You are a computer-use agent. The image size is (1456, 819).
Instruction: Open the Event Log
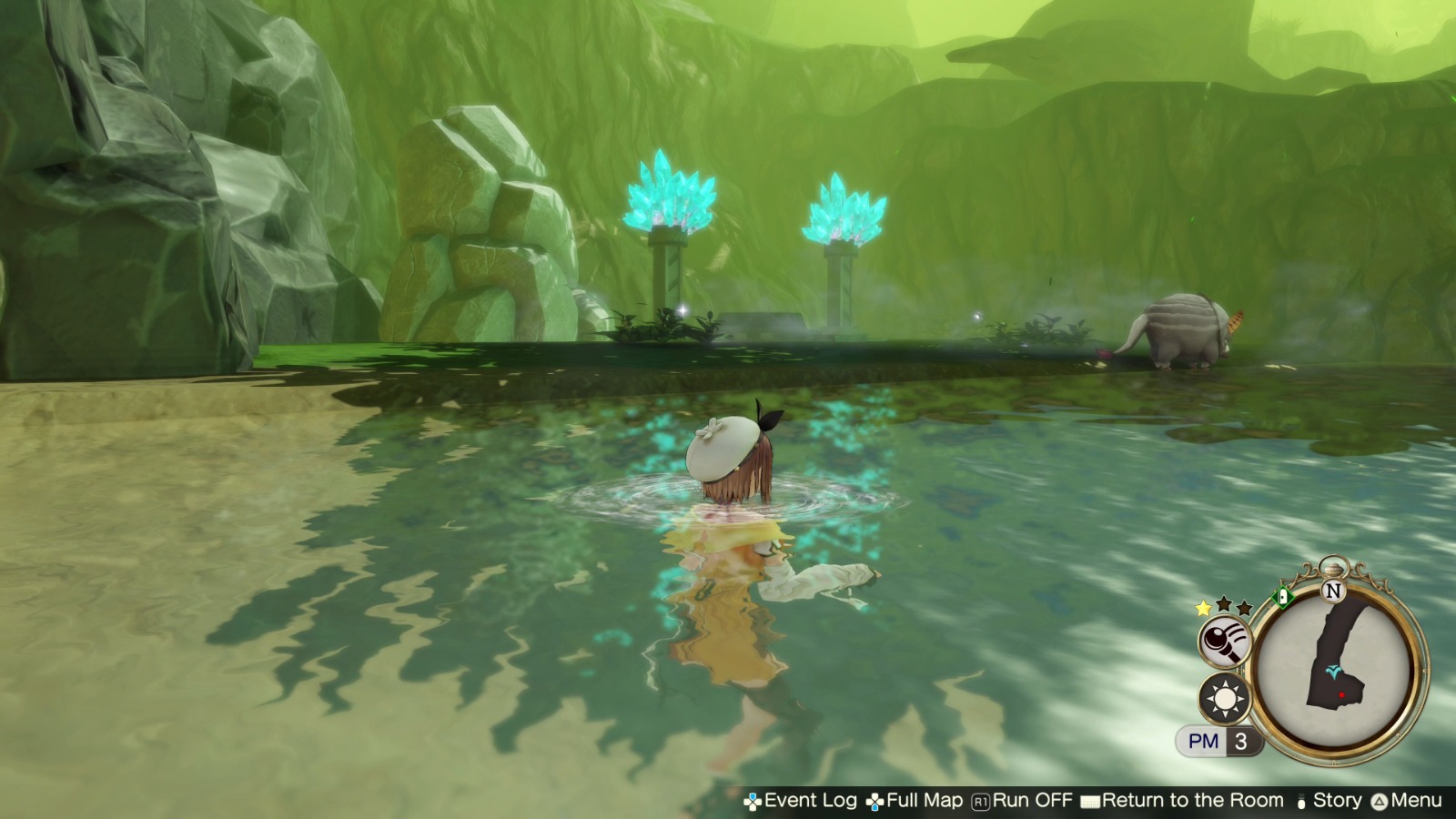click(810, 801)
